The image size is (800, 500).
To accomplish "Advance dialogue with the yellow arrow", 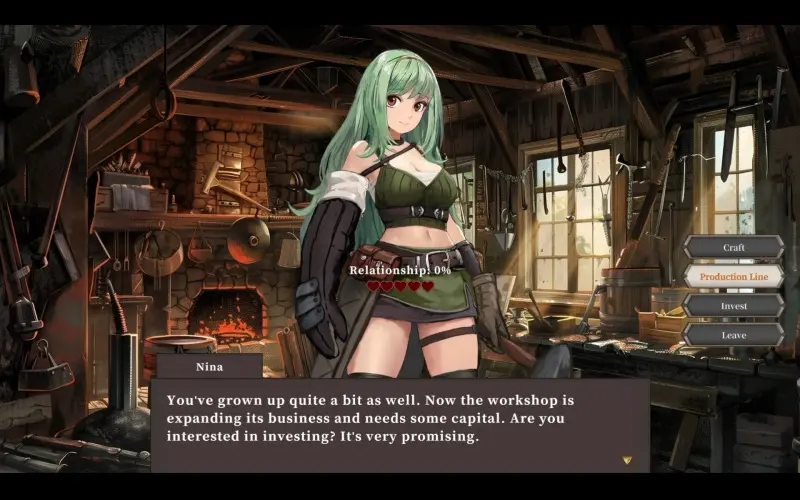I will pyautogui.click(x=627, y=460).
